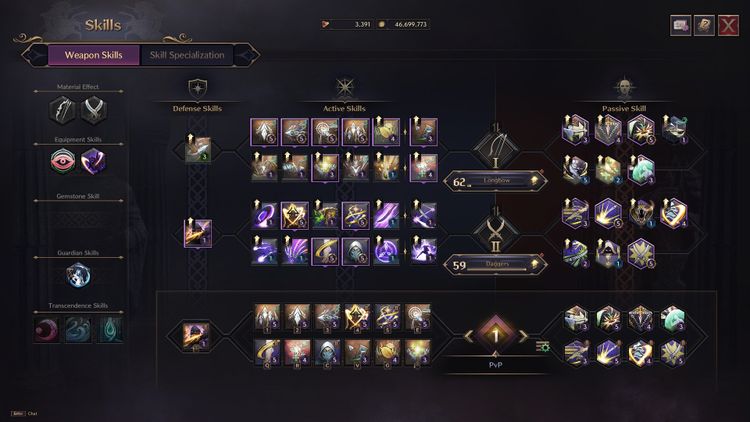Open the help button with the question mark
Viewport: 750px width, 422px height.
(705, 25)
